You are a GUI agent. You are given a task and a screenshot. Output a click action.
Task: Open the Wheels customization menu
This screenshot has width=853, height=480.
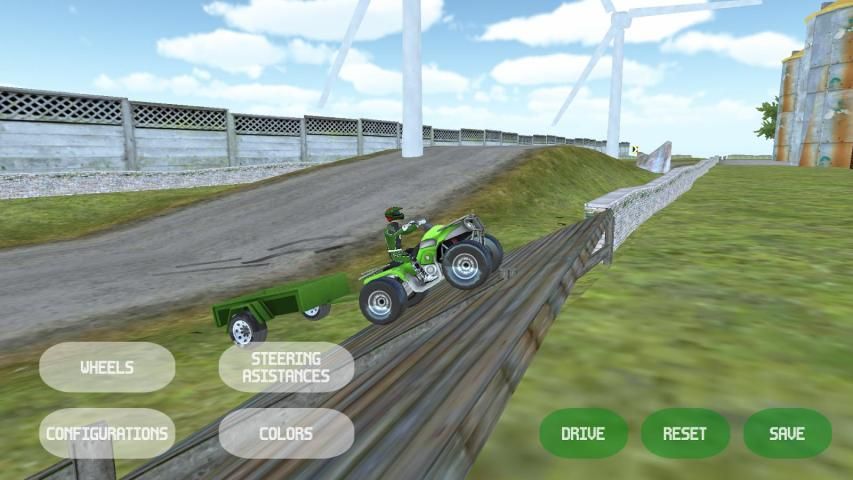tap(107, 367)
